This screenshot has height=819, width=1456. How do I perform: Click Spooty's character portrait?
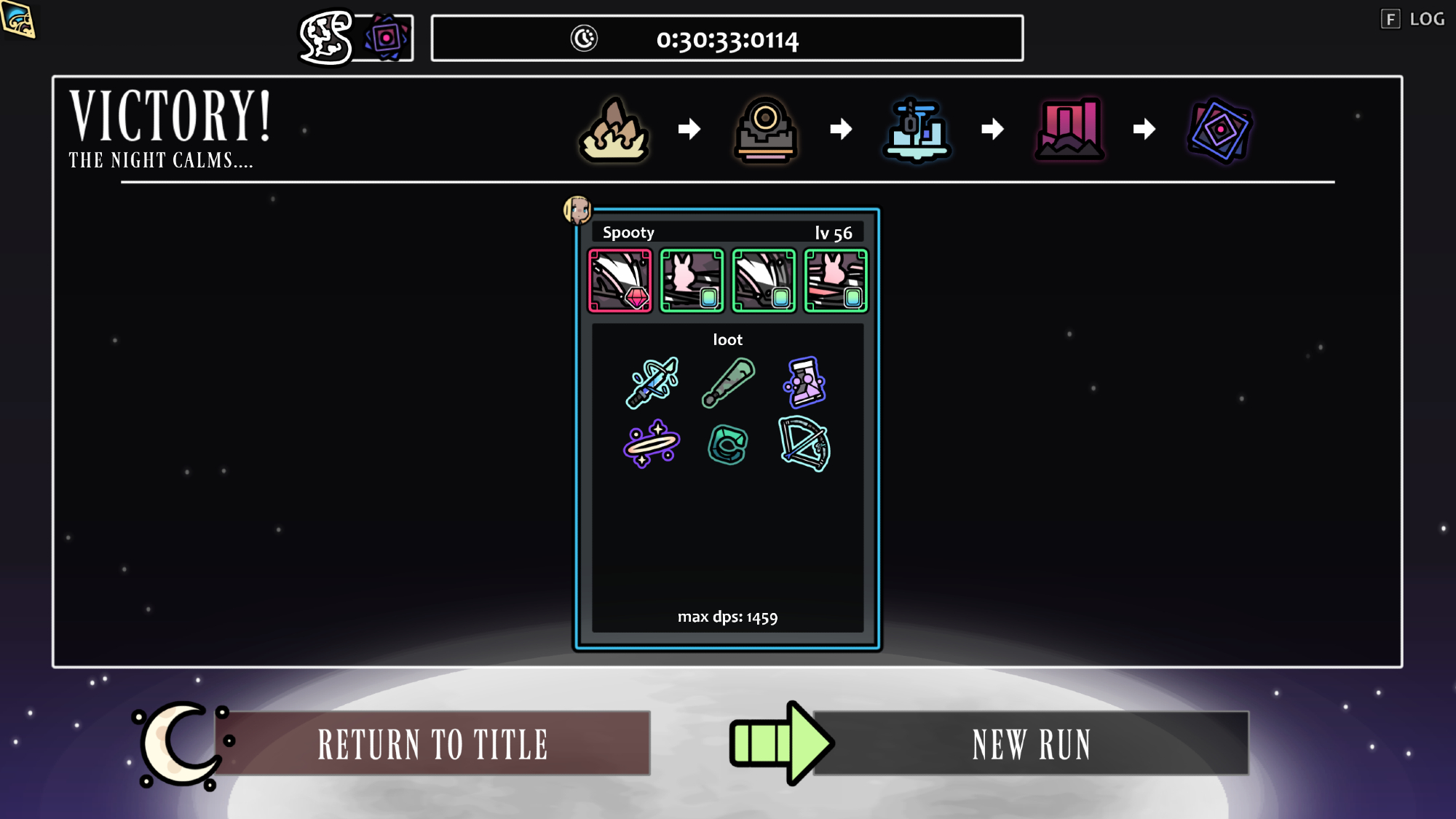577,210
